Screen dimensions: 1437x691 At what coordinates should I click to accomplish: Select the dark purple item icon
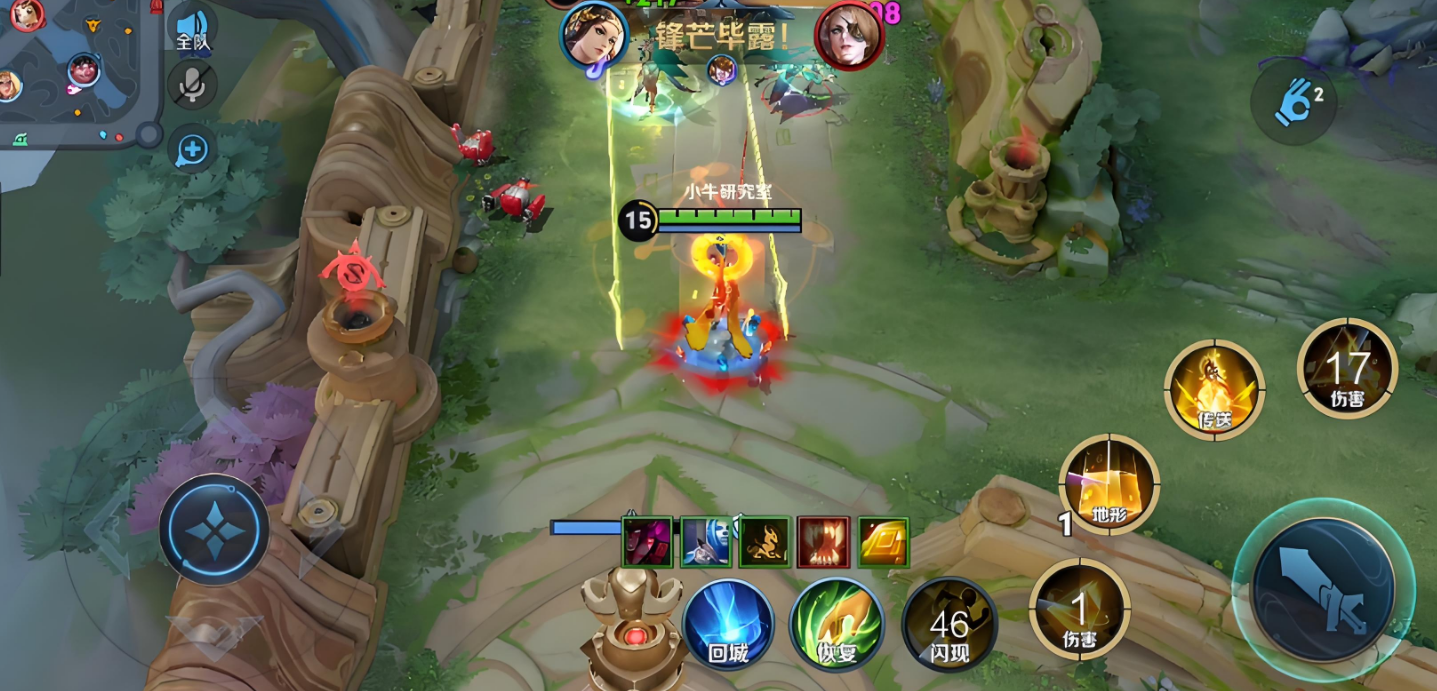(647, 542)
